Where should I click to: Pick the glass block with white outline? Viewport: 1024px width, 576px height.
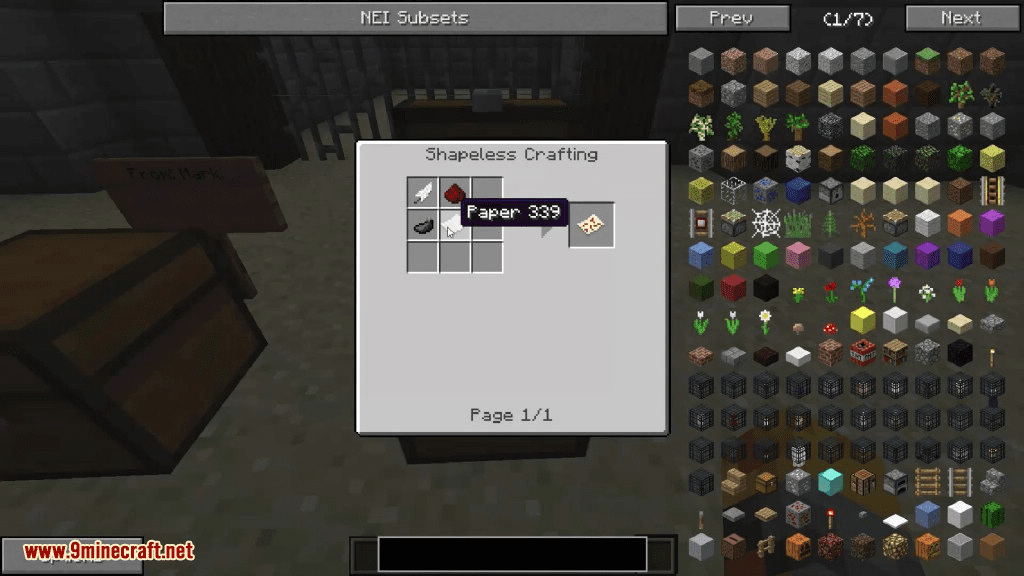click(734, 190)
